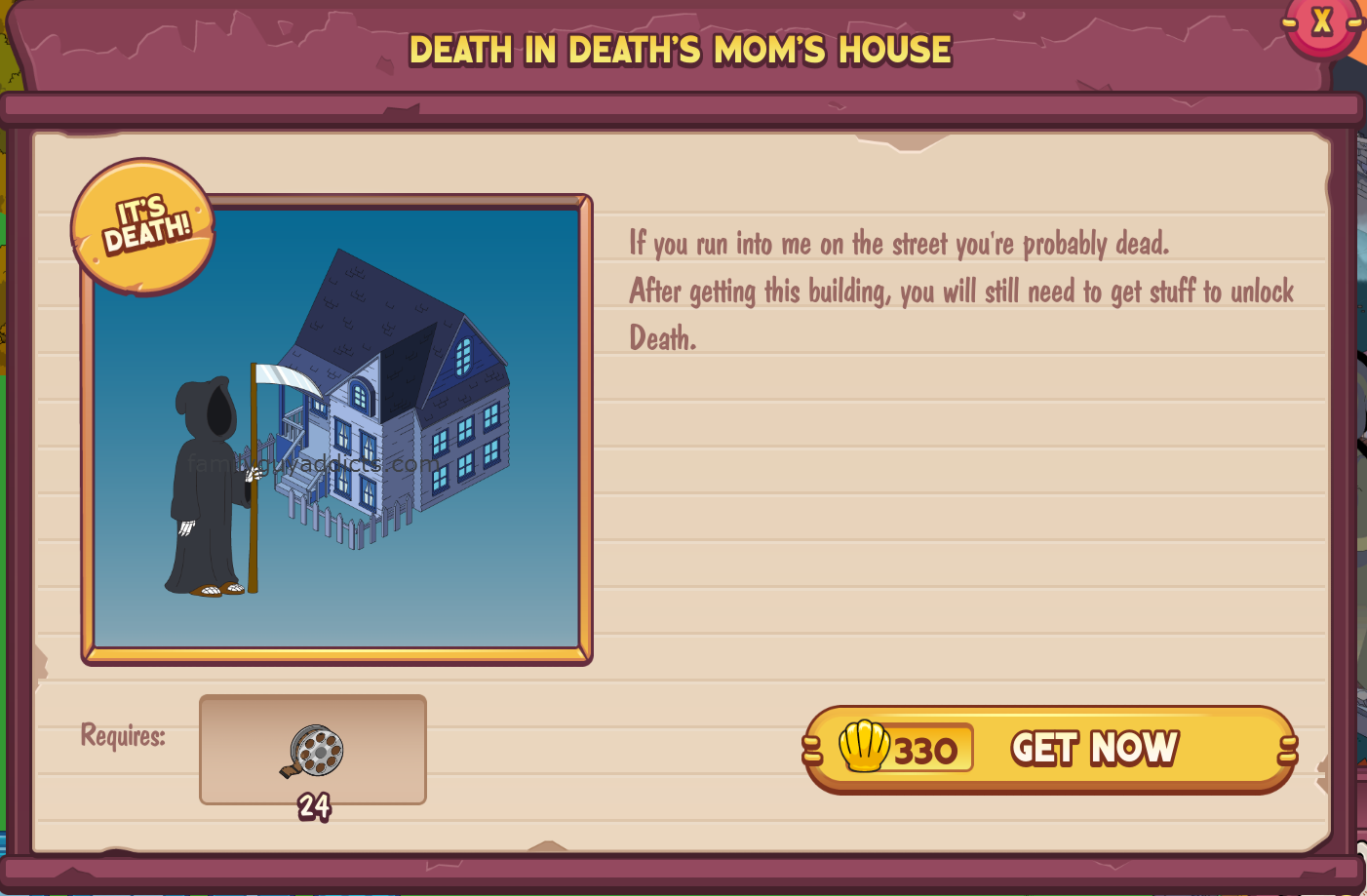
Task: Select the film reel requirement slot
Action: tap(313, 750)
